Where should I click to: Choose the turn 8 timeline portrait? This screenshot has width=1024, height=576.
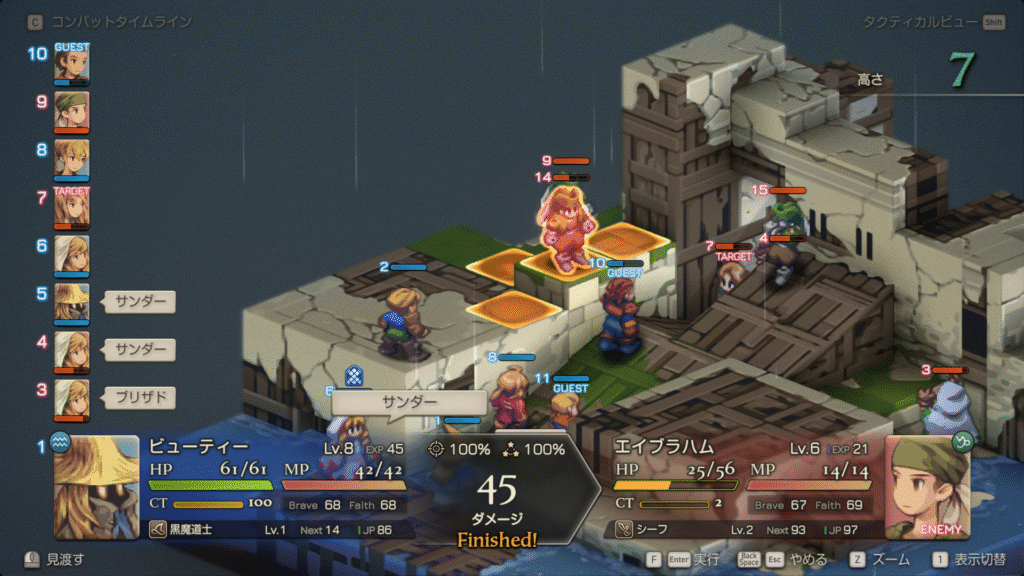[x=71, y=158]
